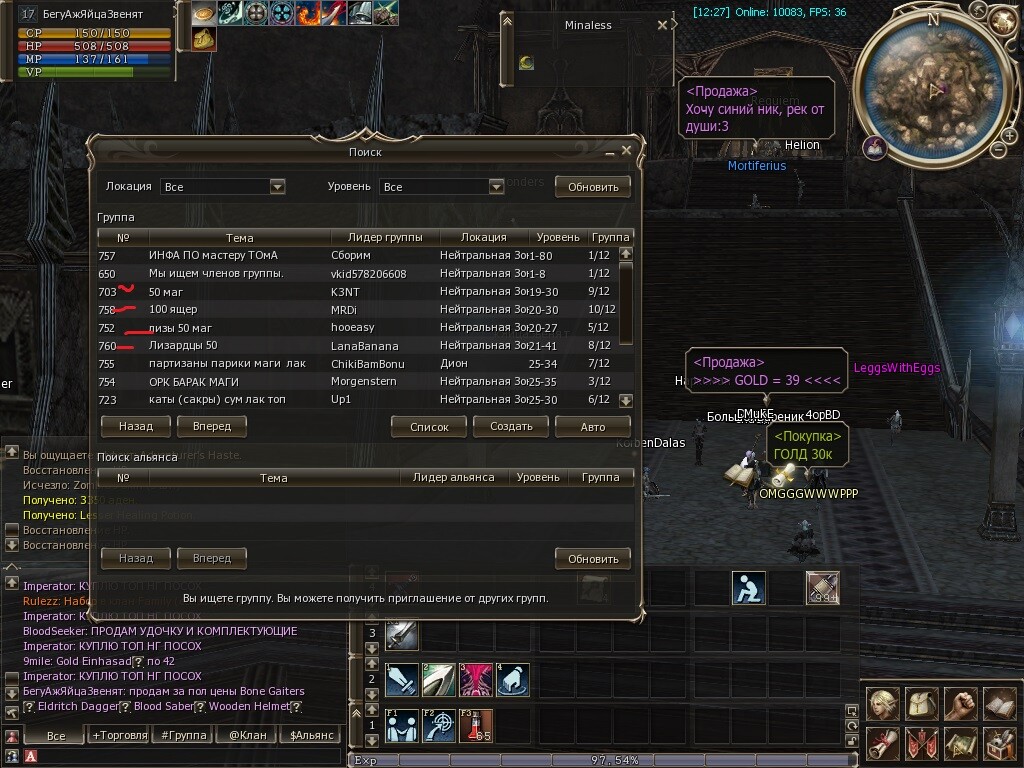Viewport: 1024px width, 768px height.
Task: Click the top Обновить refresh button
Action: click(593, 186)
